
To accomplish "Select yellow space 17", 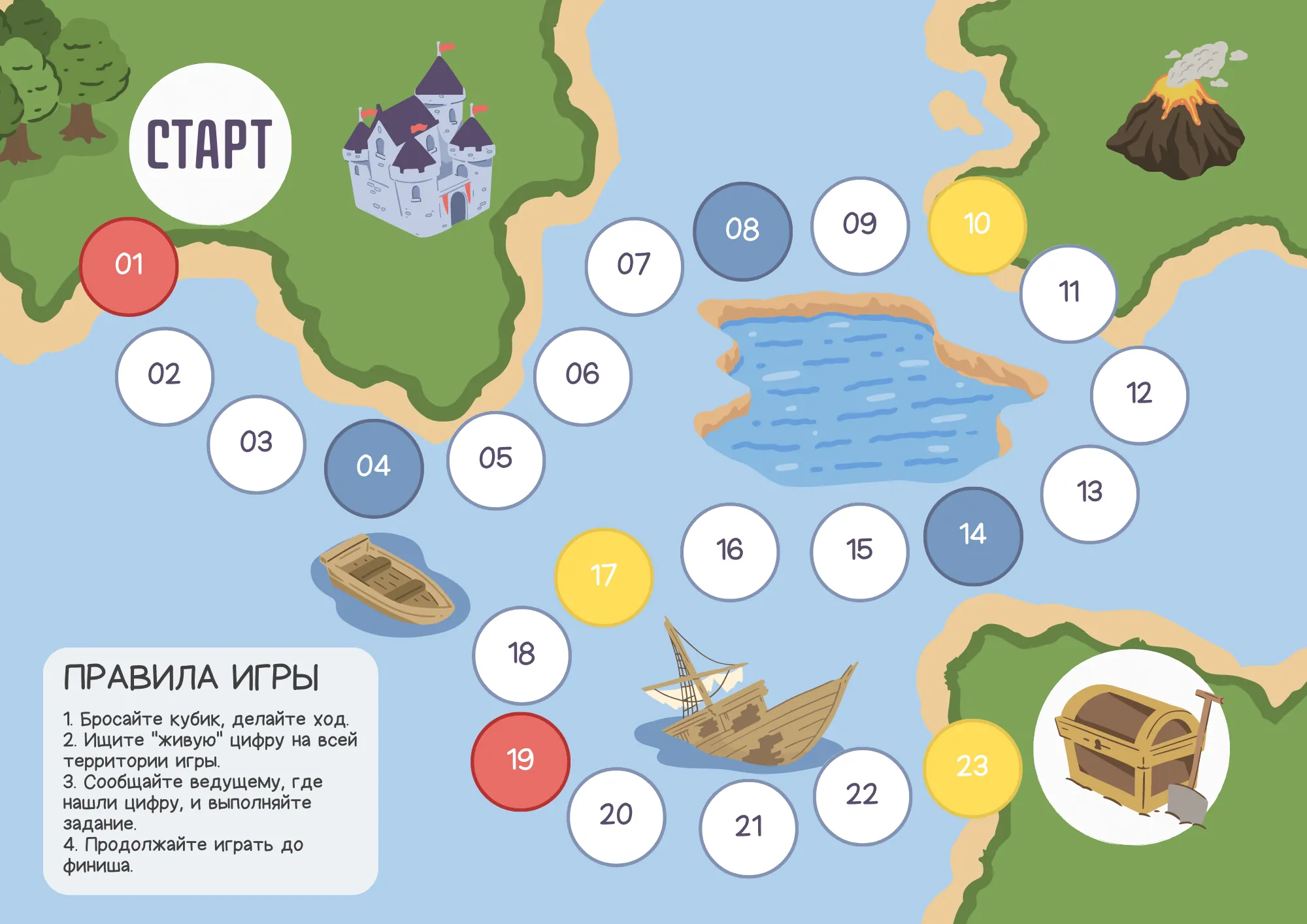I will [x=603, y=577].
